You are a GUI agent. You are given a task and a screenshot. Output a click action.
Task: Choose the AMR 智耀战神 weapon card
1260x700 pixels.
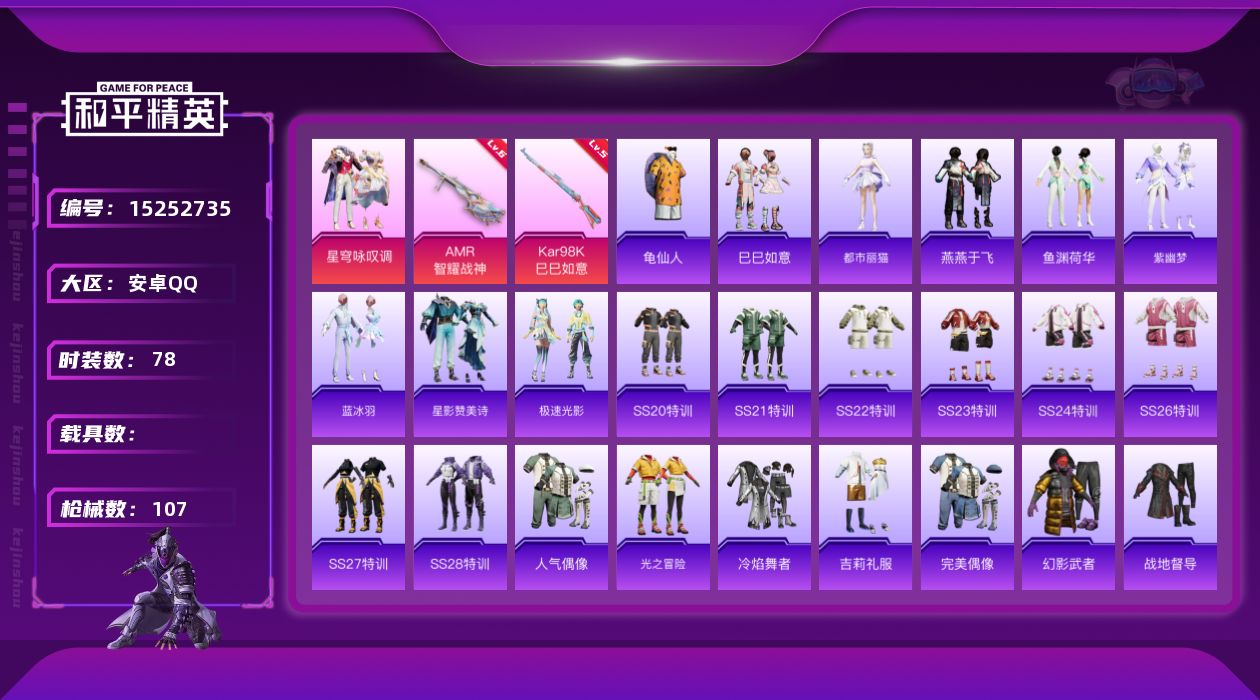[460, 211]
